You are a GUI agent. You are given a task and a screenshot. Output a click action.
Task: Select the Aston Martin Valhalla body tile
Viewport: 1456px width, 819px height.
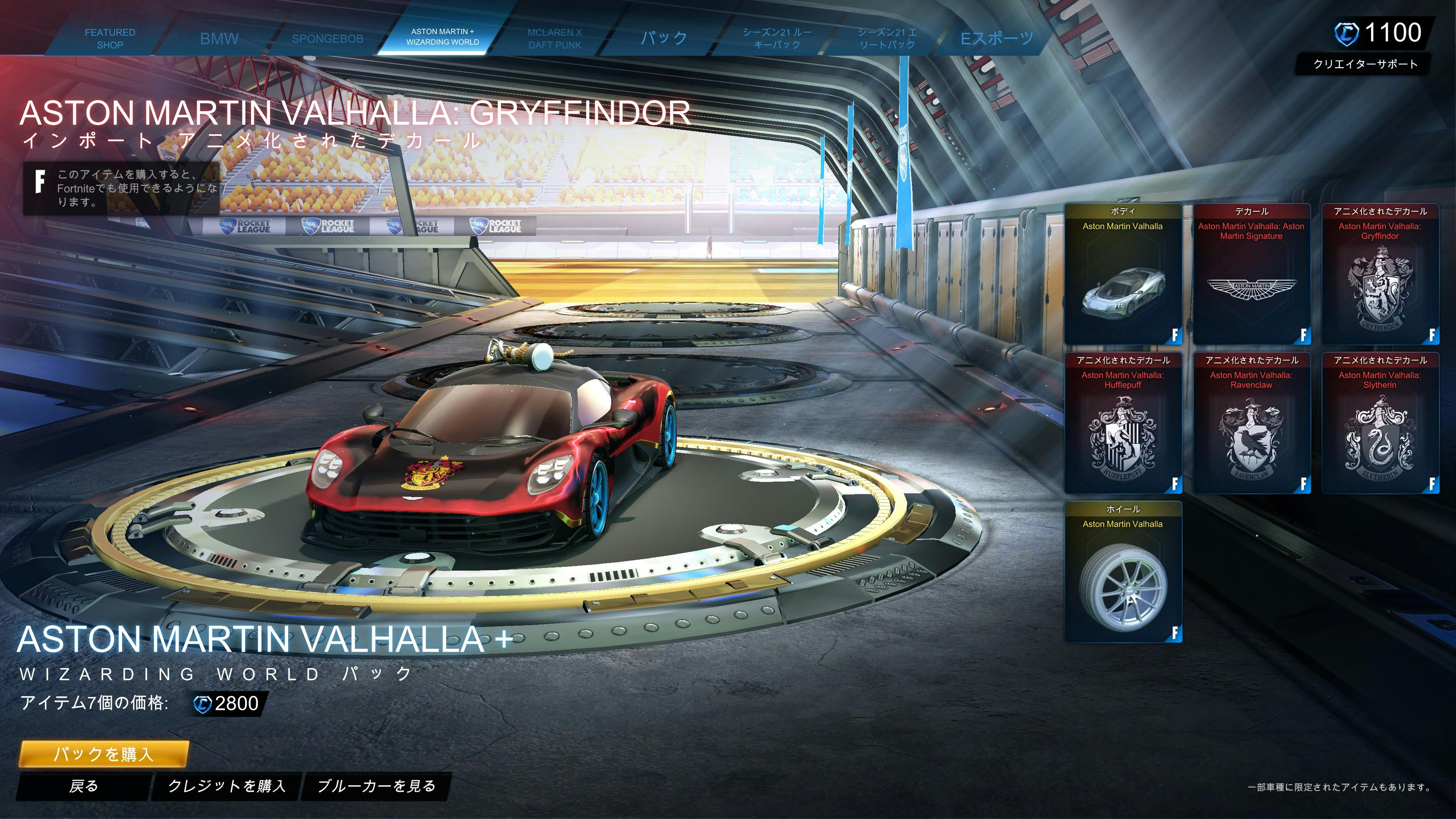click(x=1122, y=274)
